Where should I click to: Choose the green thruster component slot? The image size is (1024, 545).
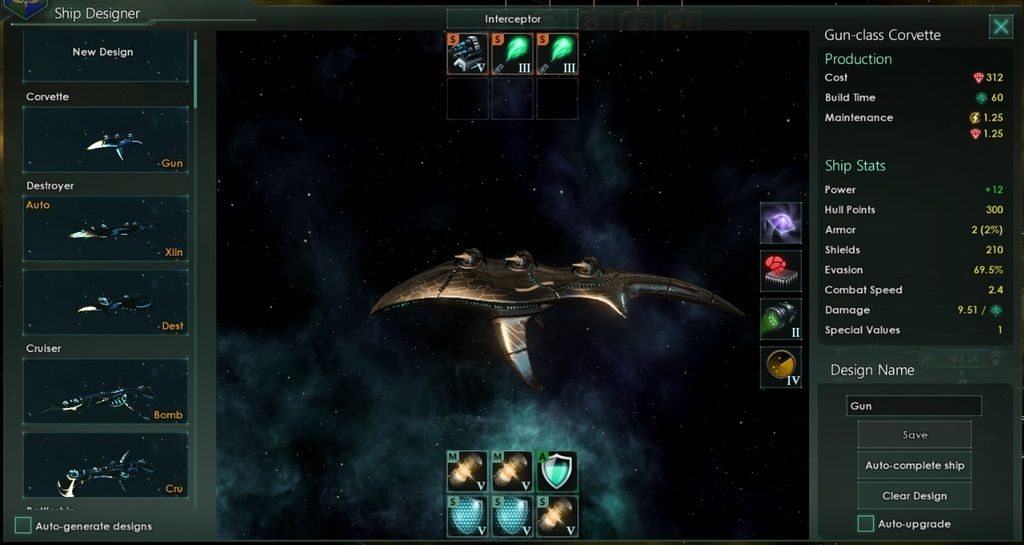coord(780,319)
